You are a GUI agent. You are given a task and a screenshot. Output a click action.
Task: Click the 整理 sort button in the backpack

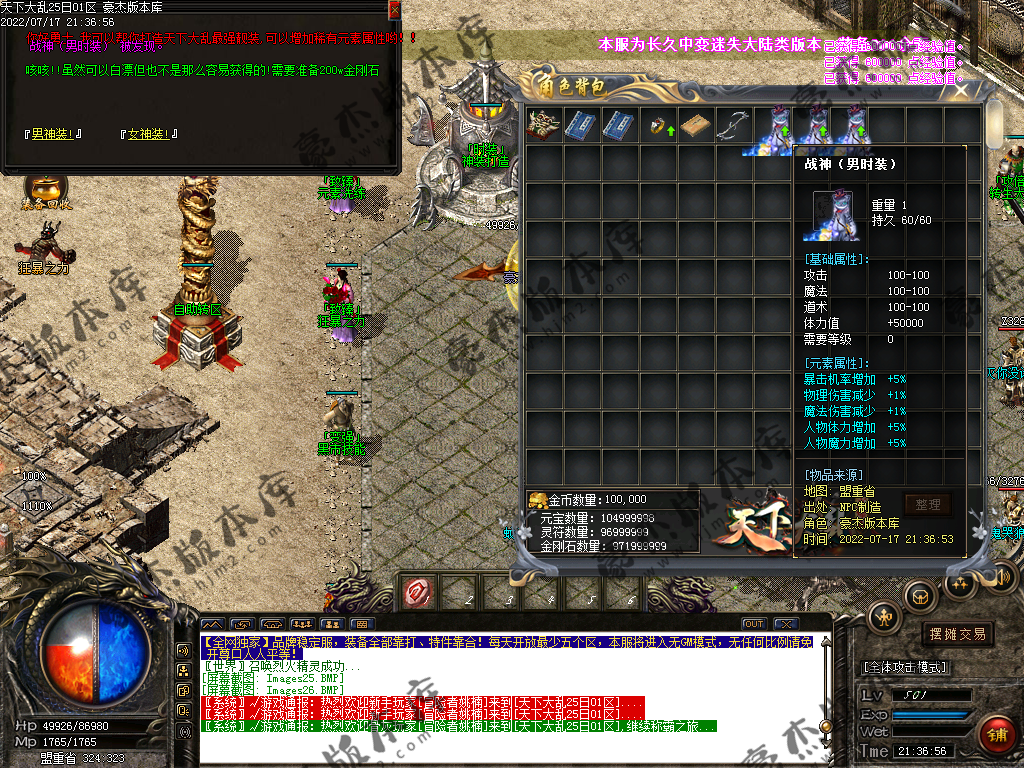[926, 505]
